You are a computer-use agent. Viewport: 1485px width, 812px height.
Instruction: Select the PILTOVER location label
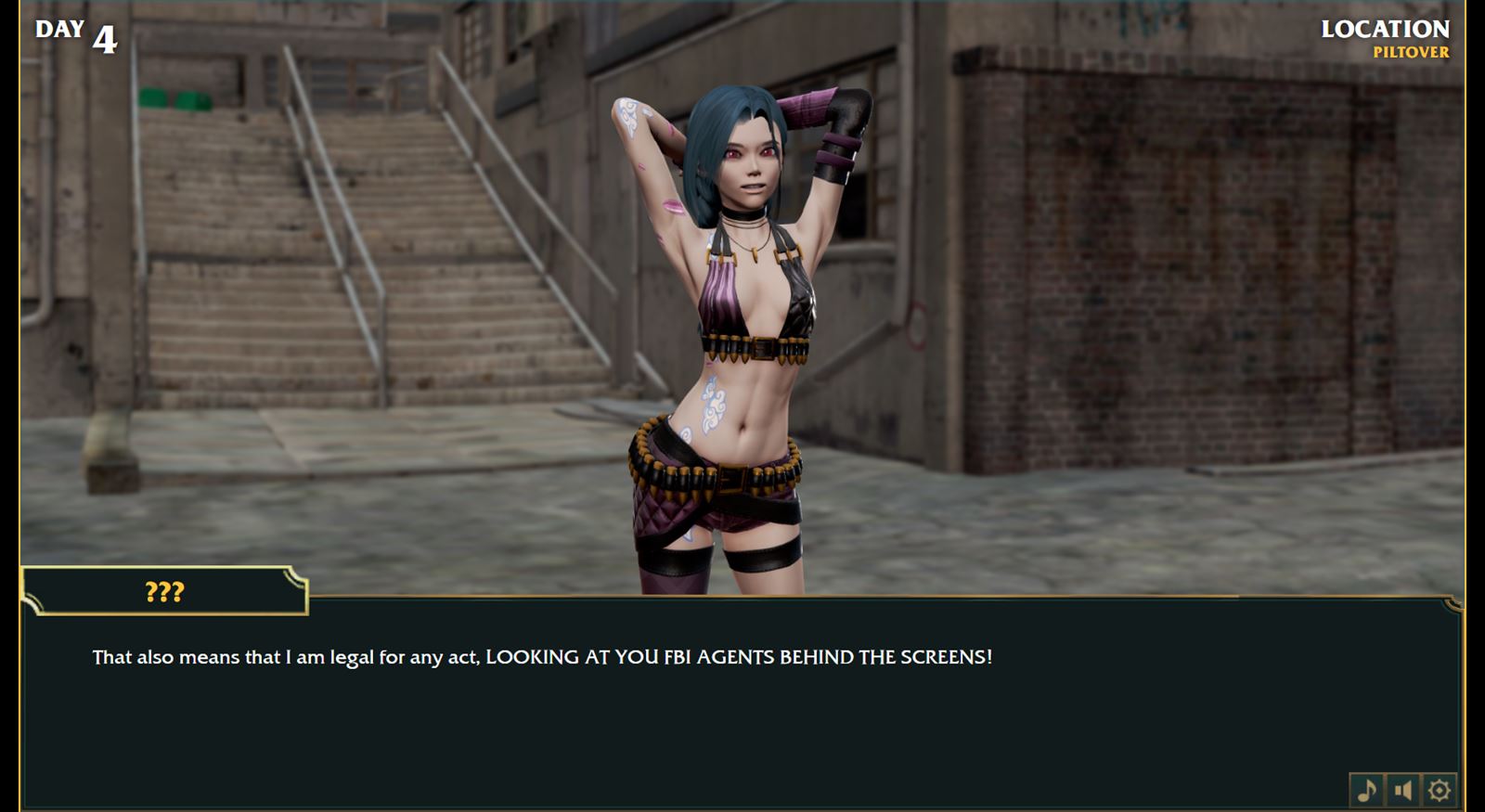point(1410,53)
